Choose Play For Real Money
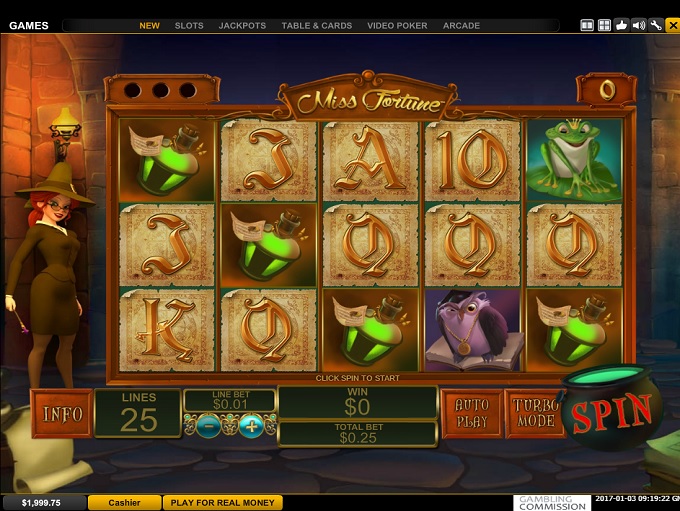680x511 pixels. [223, 503]
